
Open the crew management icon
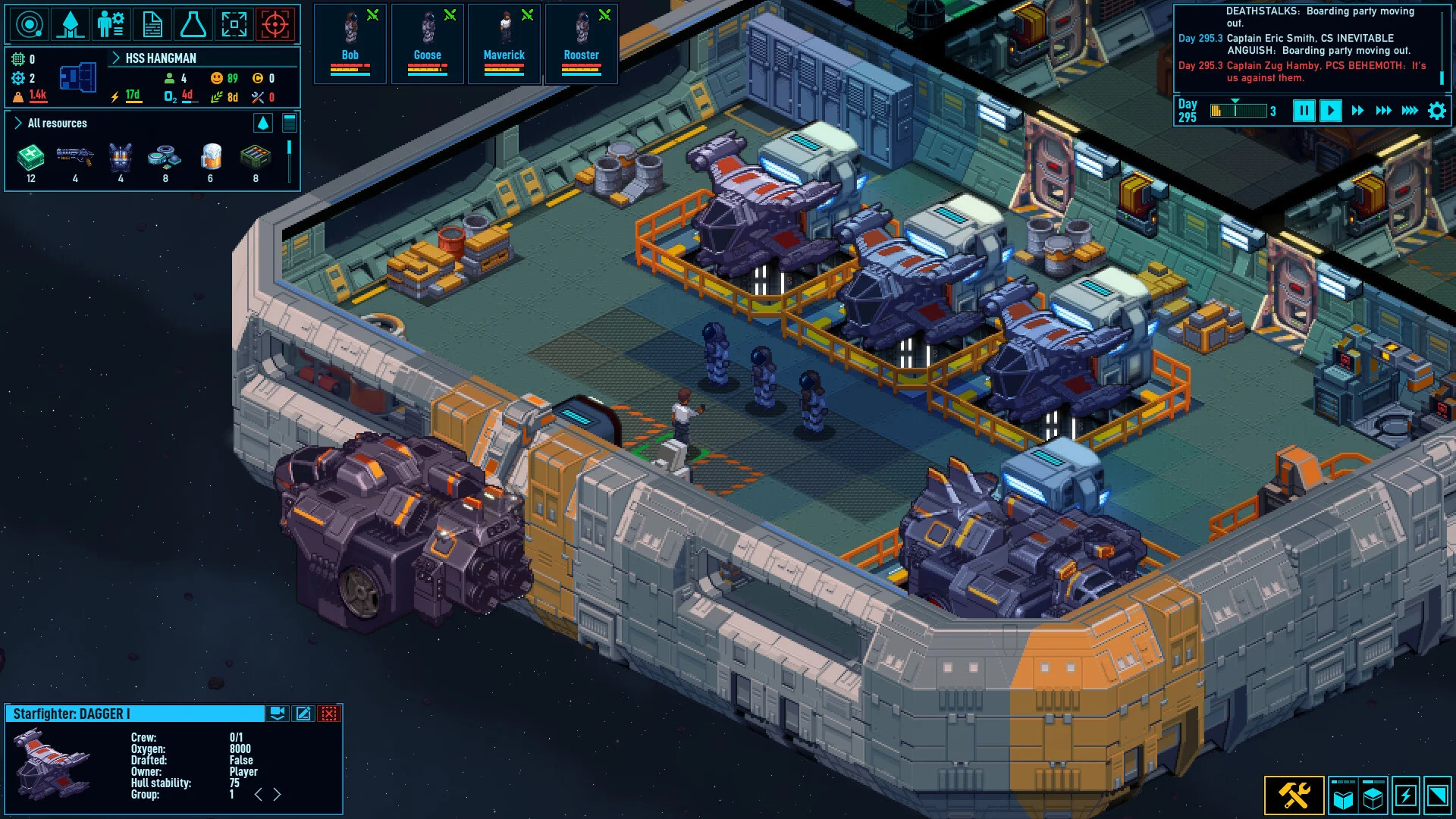pyautogui.click(x=111, y=24)
